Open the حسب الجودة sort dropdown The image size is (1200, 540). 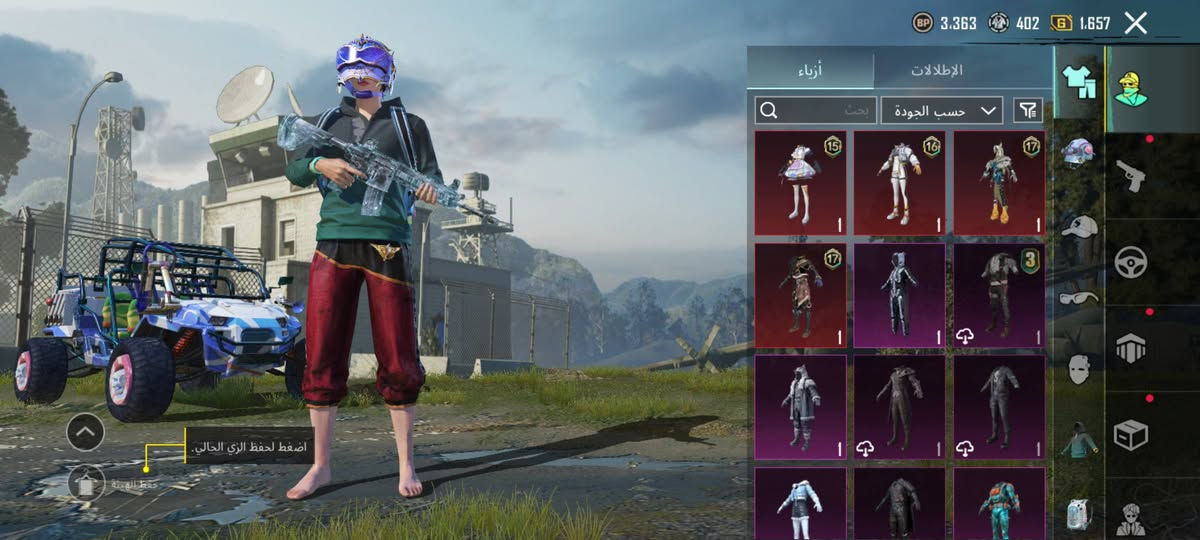(941, 110)
